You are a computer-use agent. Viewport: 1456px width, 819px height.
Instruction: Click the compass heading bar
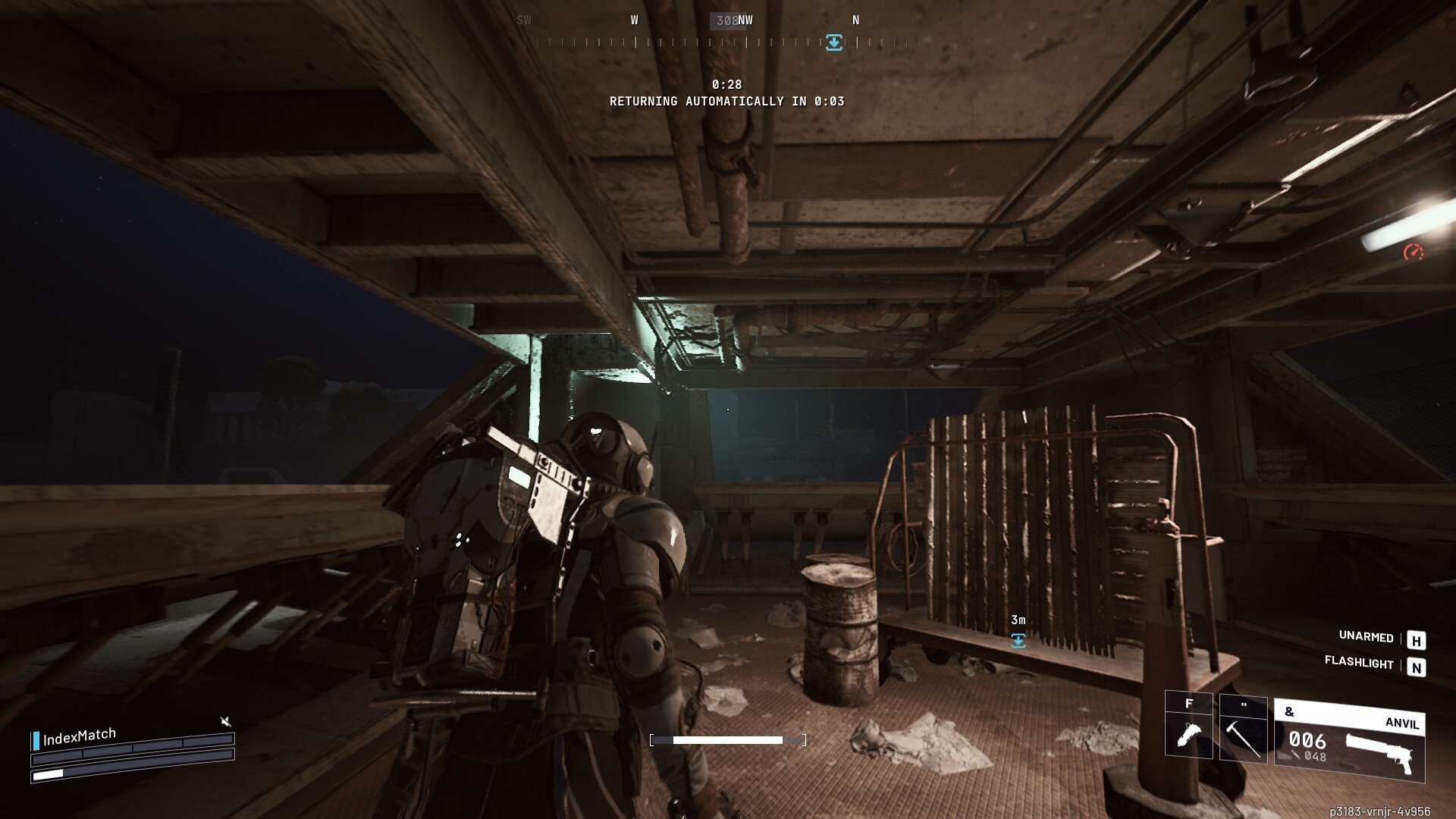720,42
